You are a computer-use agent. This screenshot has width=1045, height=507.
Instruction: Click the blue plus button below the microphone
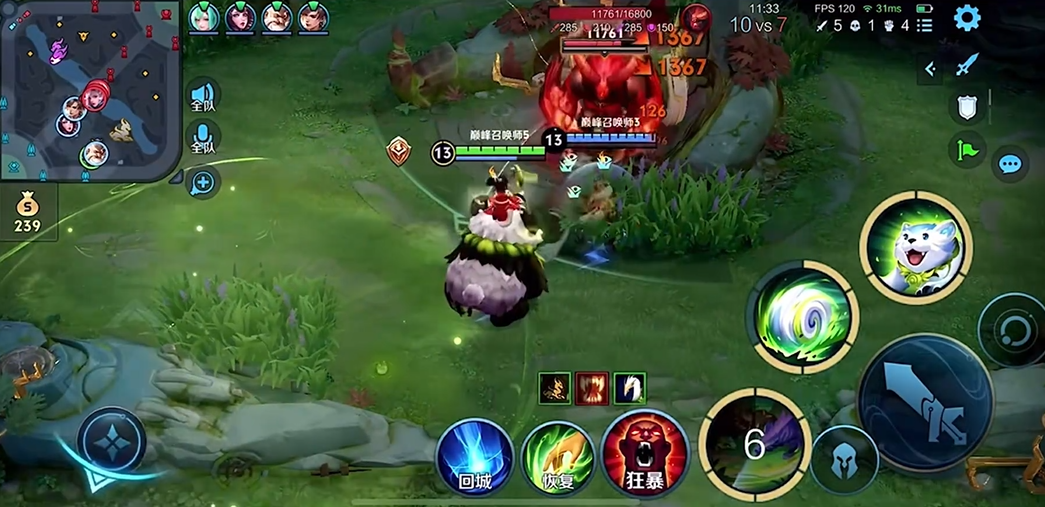click(203, 182)
